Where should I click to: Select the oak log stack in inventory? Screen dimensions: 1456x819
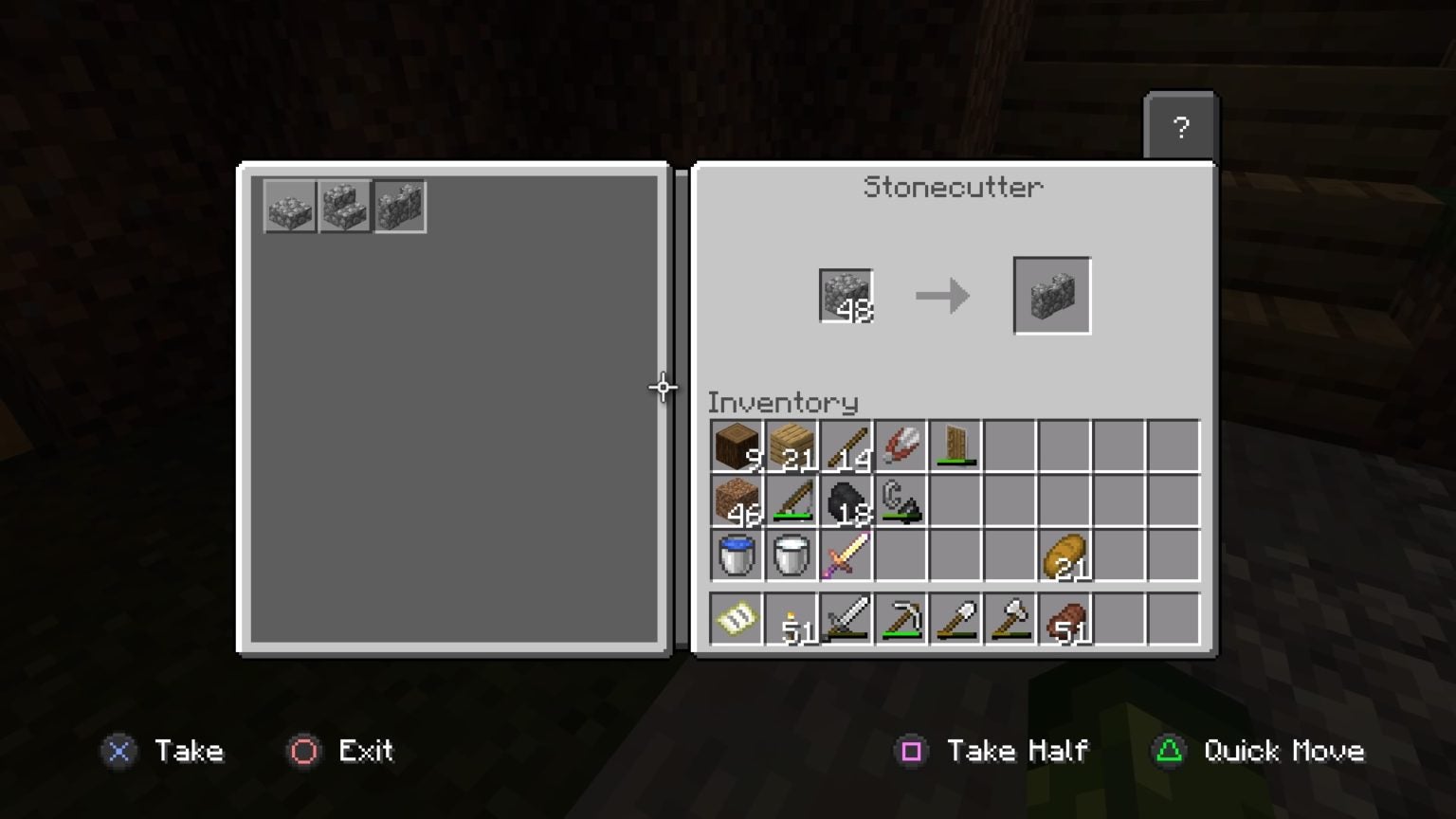736,446
